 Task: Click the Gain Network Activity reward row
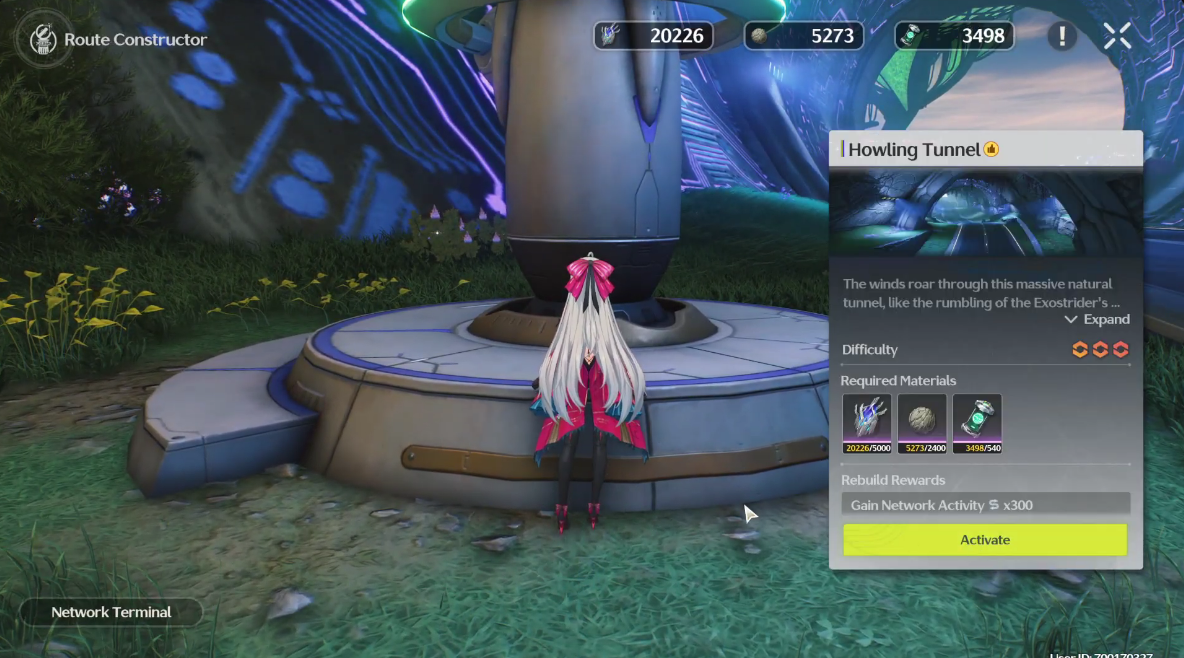pyautogui.click(x=985, y=505)
